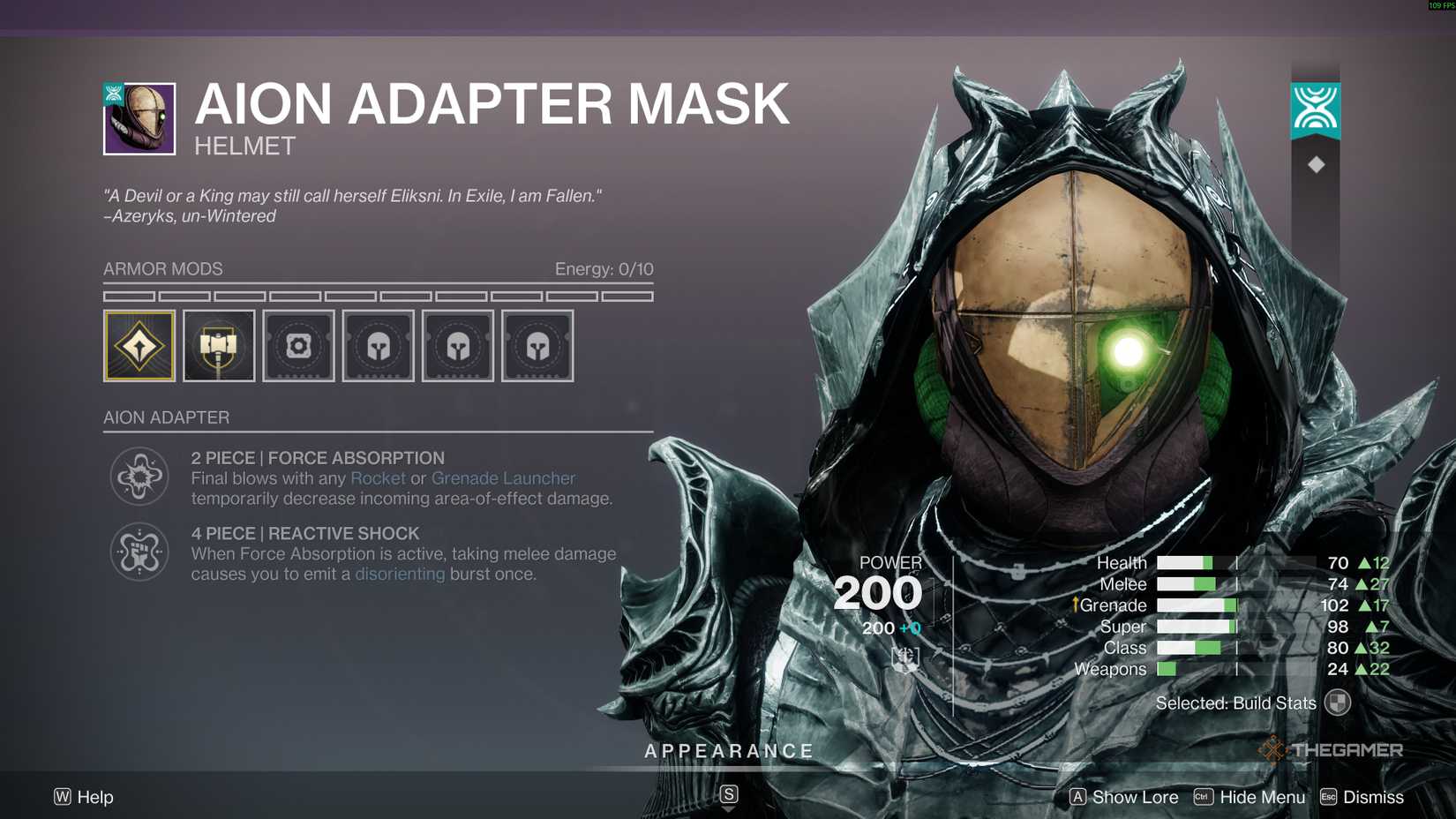The height and width of the screenshot is (819, 1456).
Task: Inspect the Reactive Shock 4-piece perk icon
Action: pos(139,552)
